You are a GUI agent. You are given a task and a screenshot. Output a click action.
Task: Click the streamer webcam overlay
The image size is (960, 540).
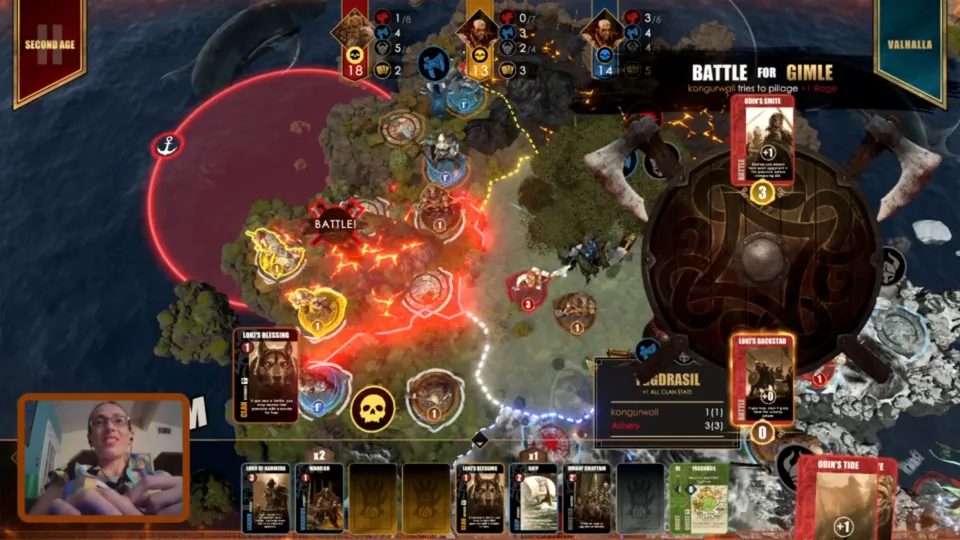coord(104,457)
